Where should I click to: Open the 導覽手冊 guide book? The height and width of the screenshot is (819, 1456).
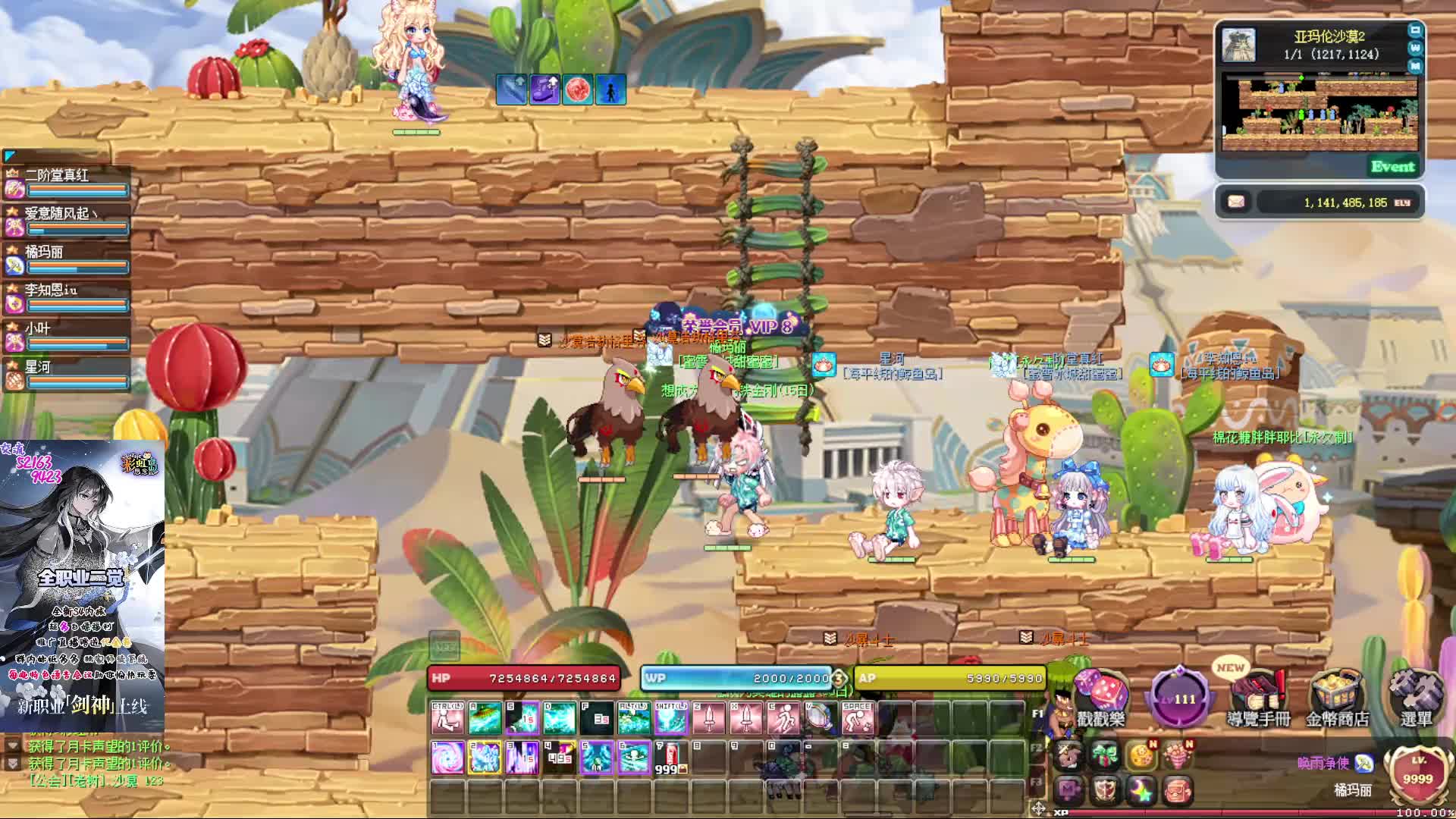1258,696
